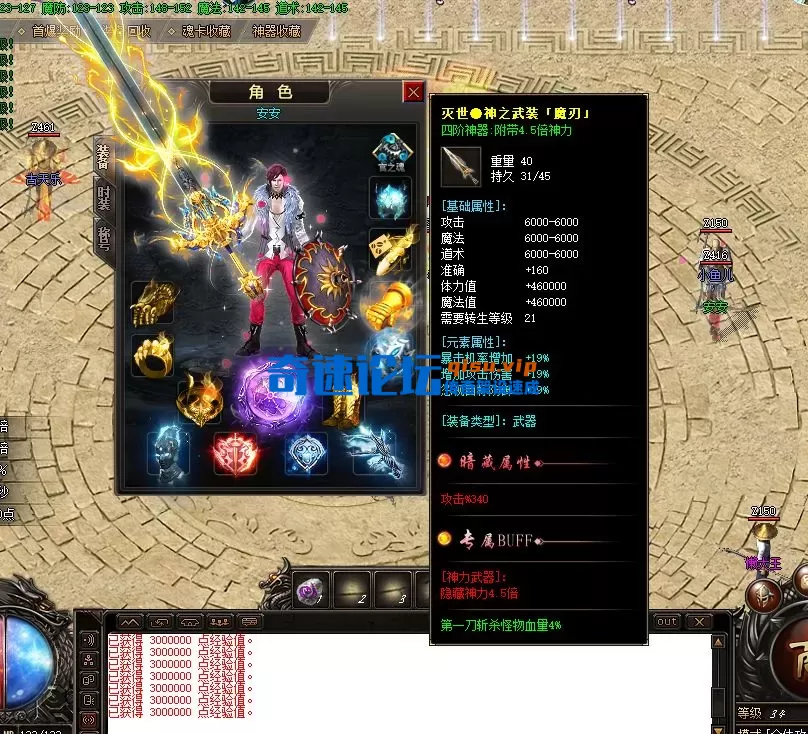Select the blue demon mask slot
The image size is (808, 734).
[x=168, y=452]
